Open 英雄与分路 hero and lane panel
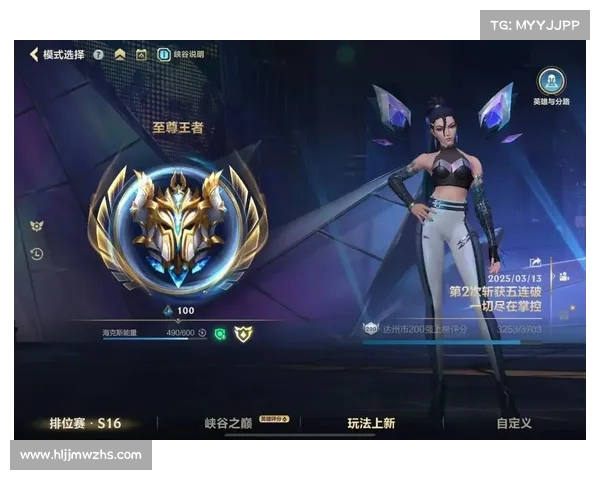 click(551, 86)
